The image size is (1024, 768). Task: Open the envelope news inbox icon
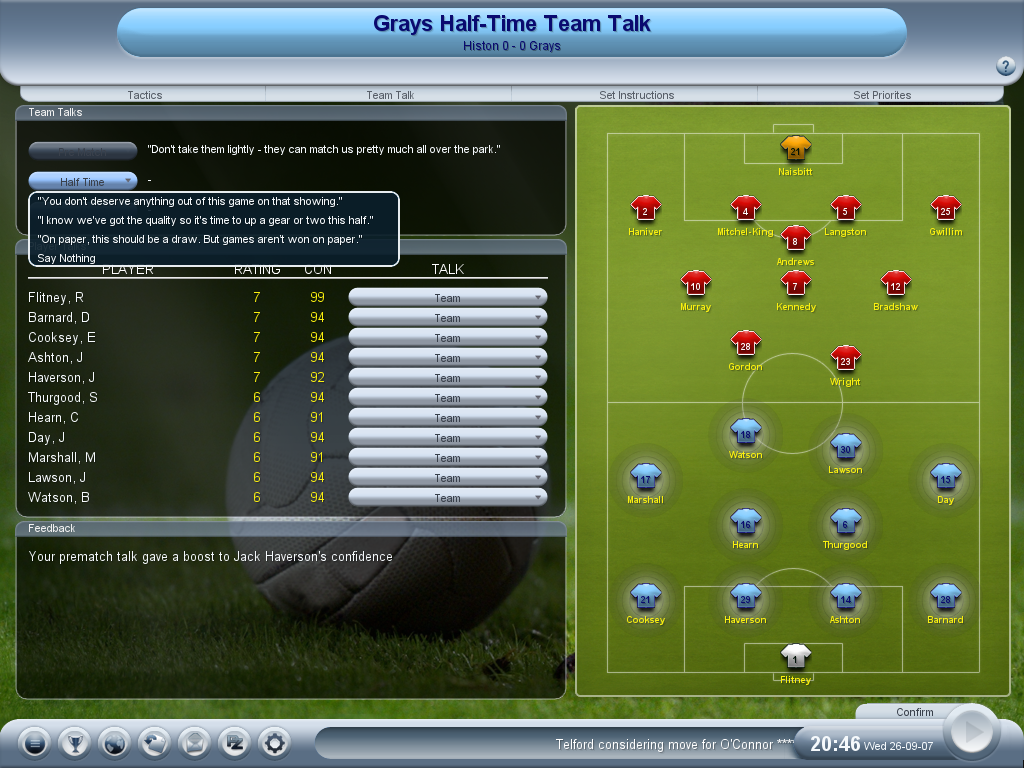tap(194, 743)
